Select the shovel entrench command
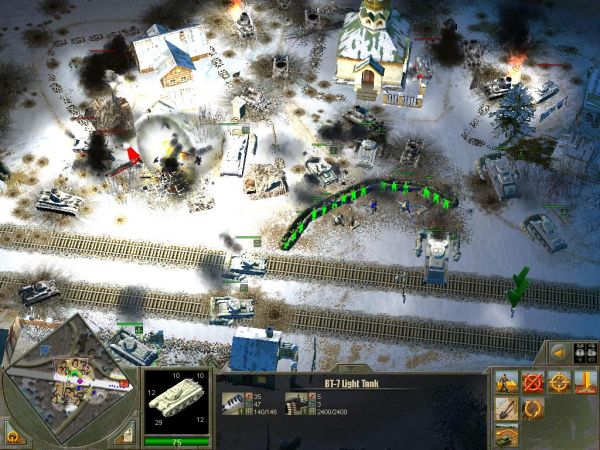The height and width of the screenshot is (450, 600). (x=507, y=409)
